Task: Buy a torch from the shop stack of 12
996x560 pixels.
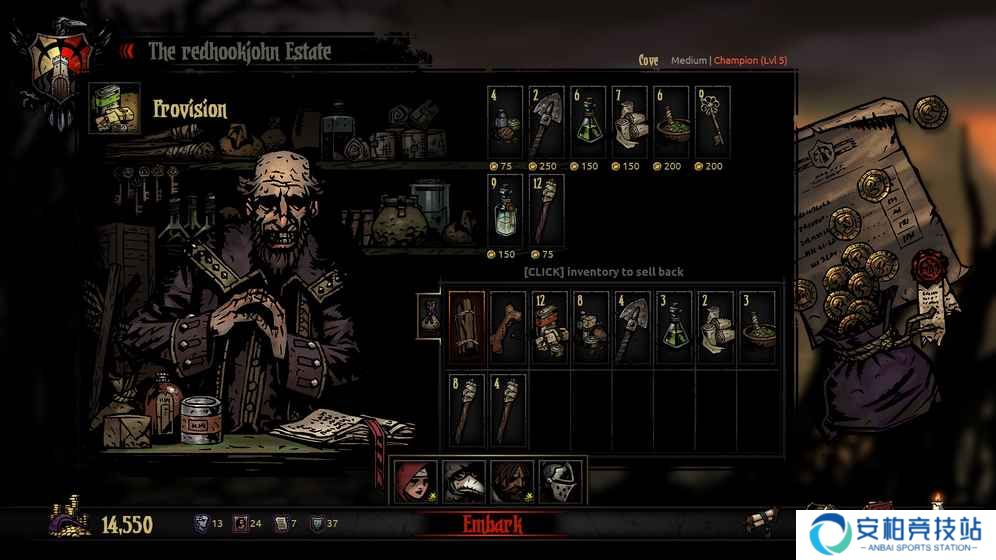Action: pyautogui.click(x=546, y=209)
